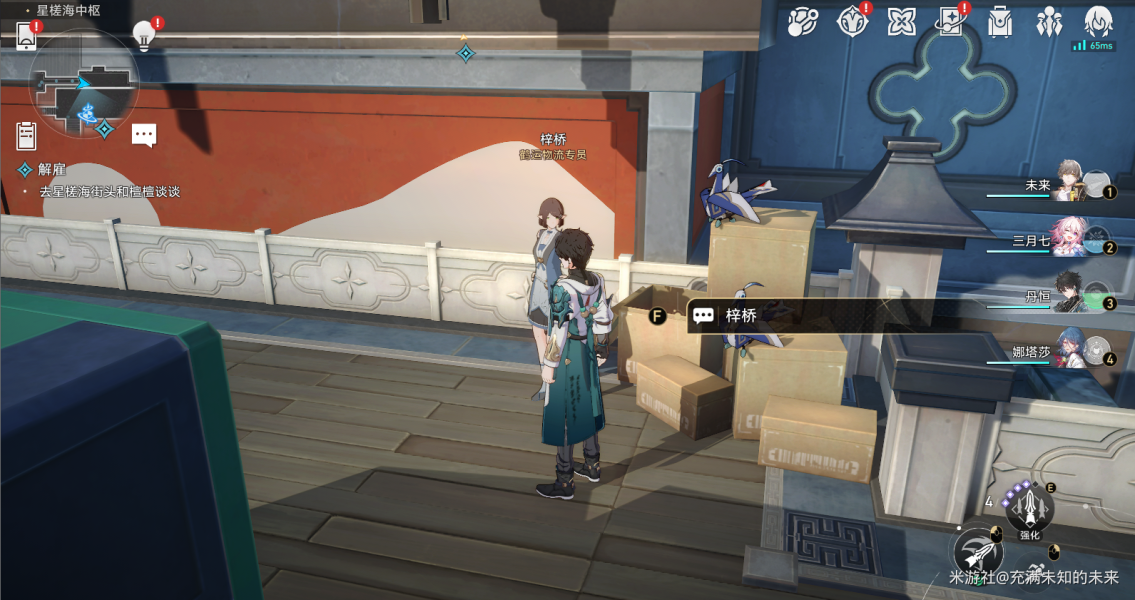Switch to party member 未来
This screenshot has width=1135, height=600.
[x=1070, y=184]
